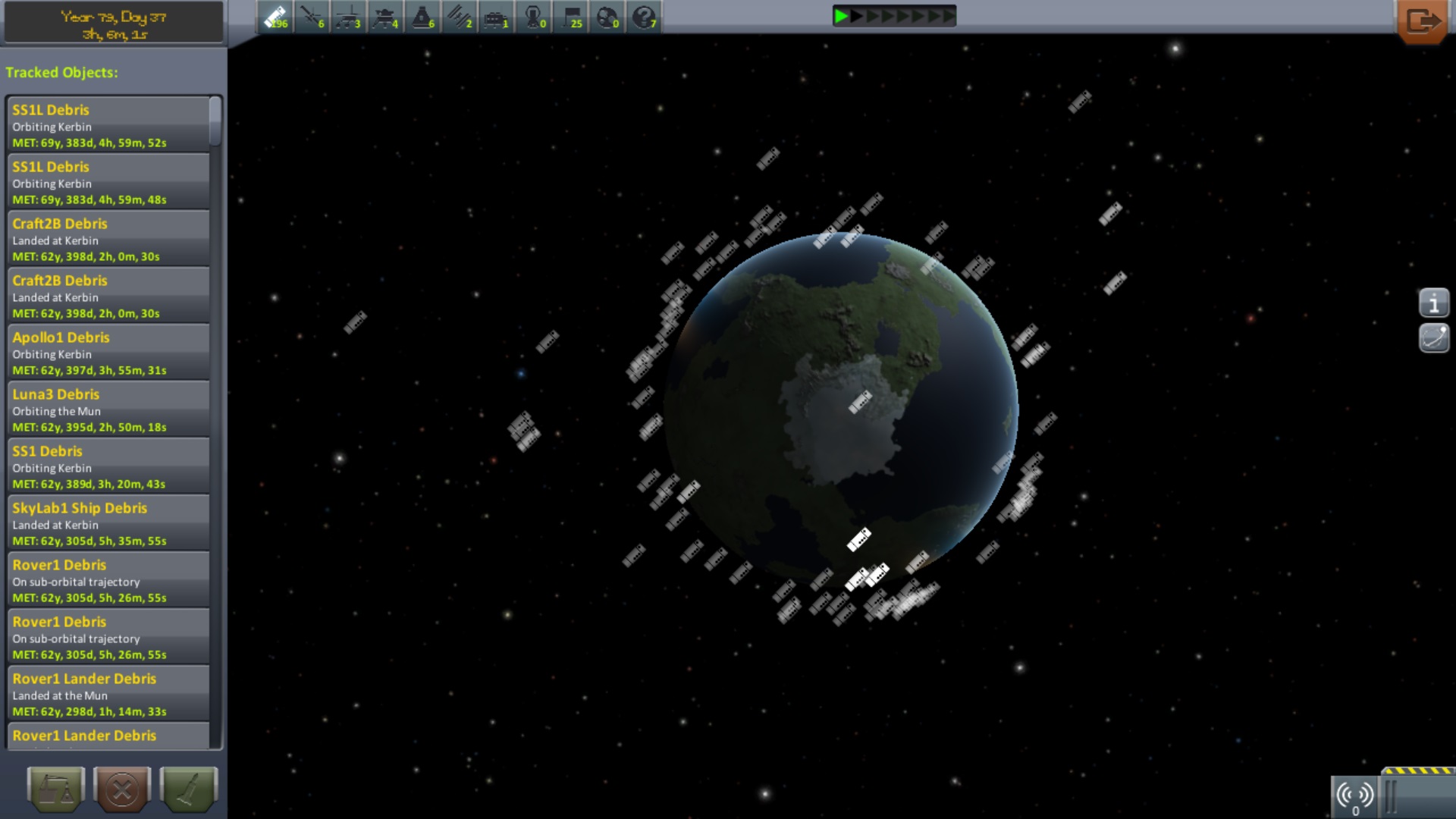The height and width of the screenshot is (819, 1456).
Task: Open the planet orbit view button
Action: (x=1433, y=338)
